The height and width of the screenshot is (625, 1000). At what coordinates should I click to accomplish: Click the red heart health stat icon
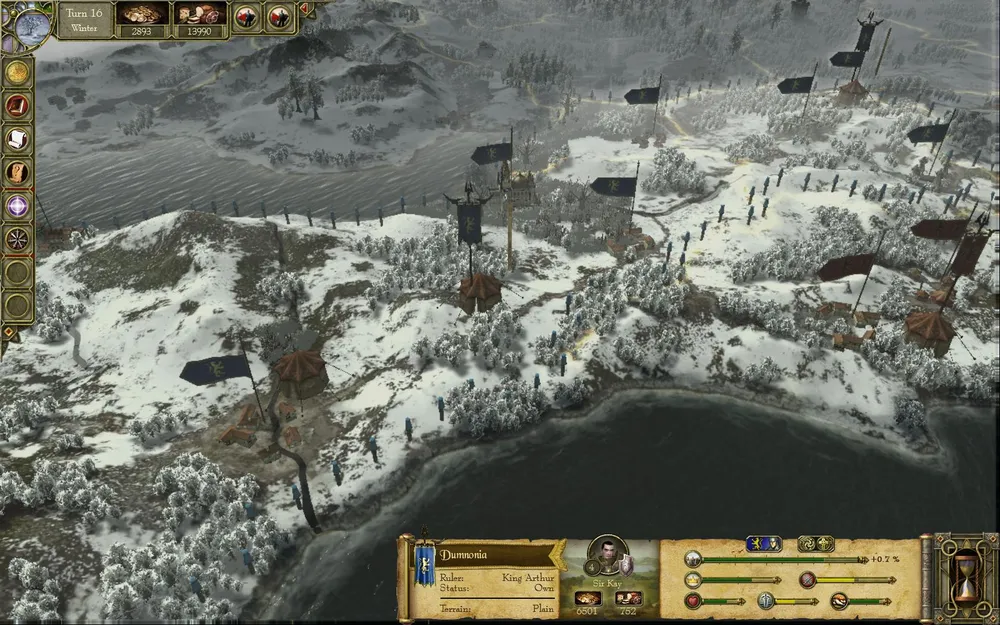(x=691, y=601)
